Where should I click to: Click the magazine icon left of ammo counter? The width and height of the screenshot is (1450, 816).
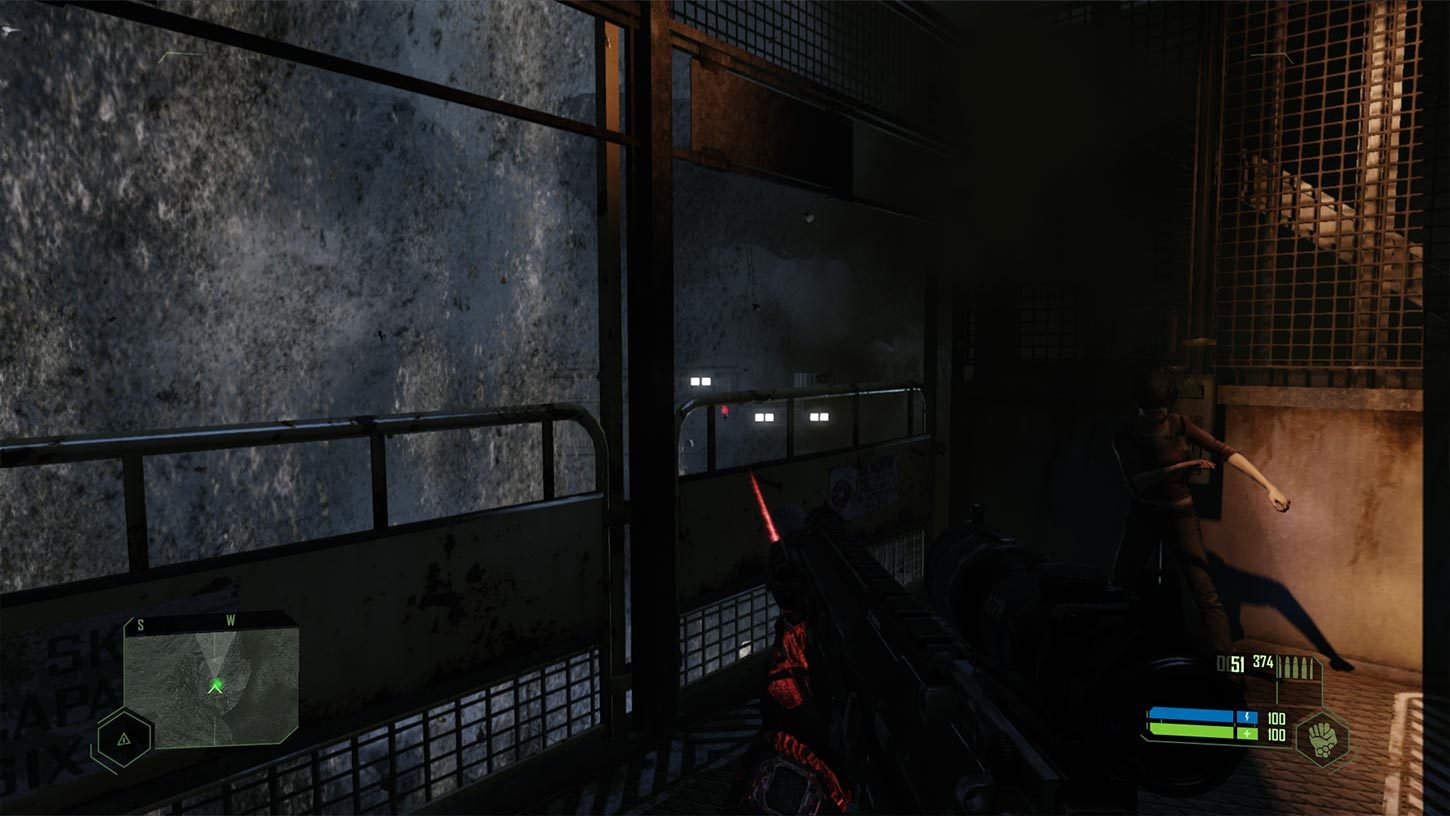pos(1221,662)
